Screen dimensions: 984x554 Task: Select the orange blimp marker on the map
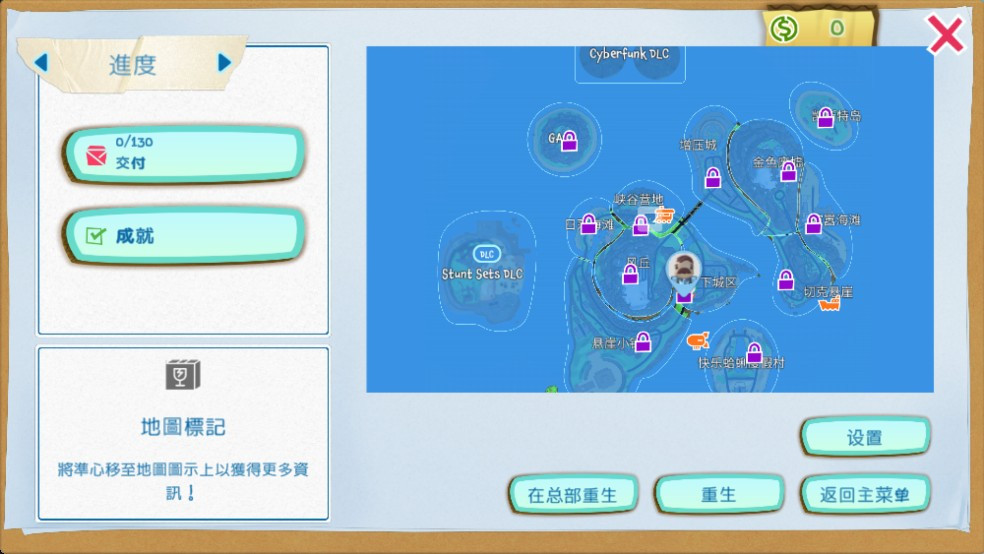click(x=698, y=342)
